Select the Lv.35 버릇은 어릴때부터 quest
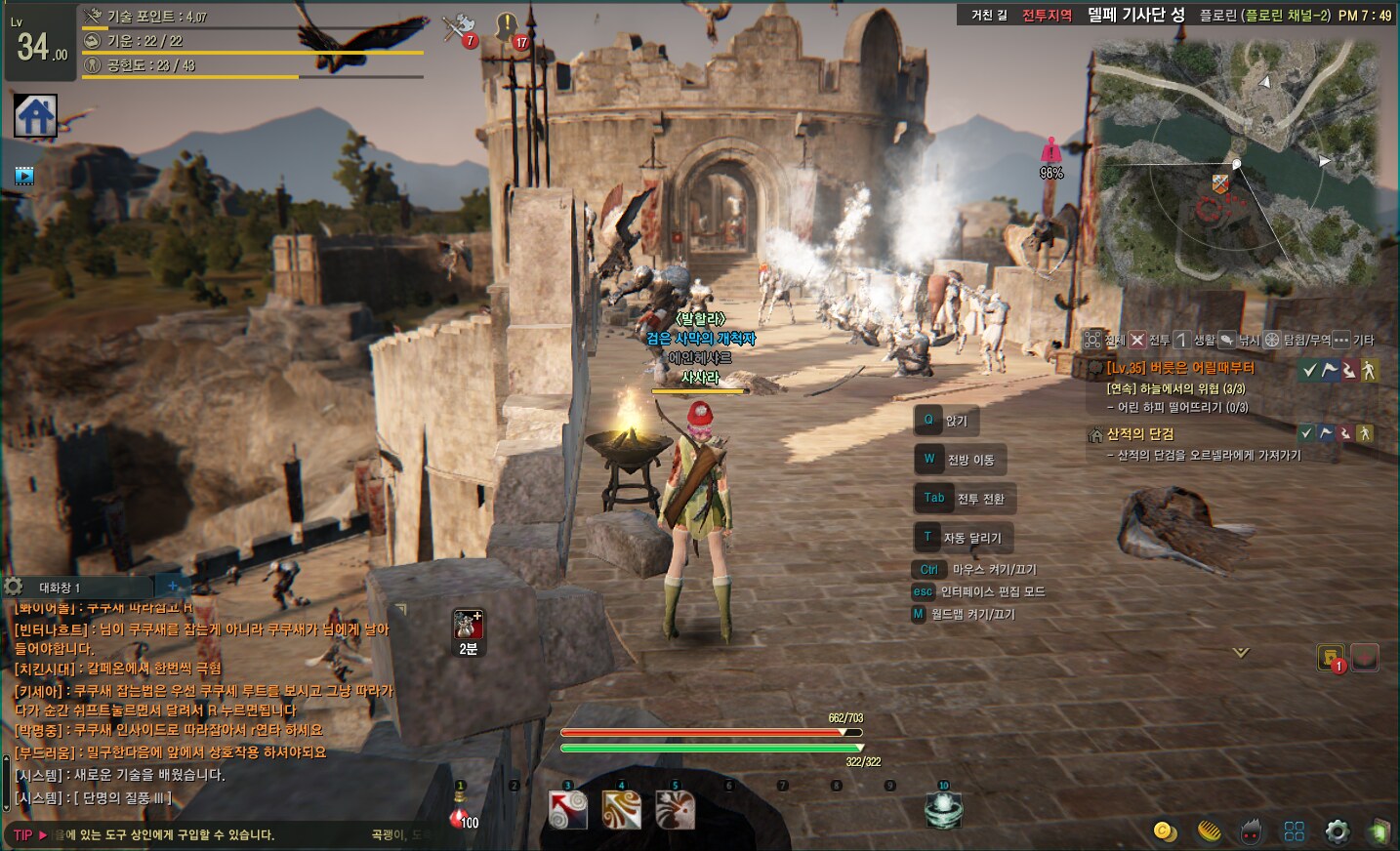The height and width of the screenshot is (851, 1400). pyautogui.click(x=1179, y=368)
